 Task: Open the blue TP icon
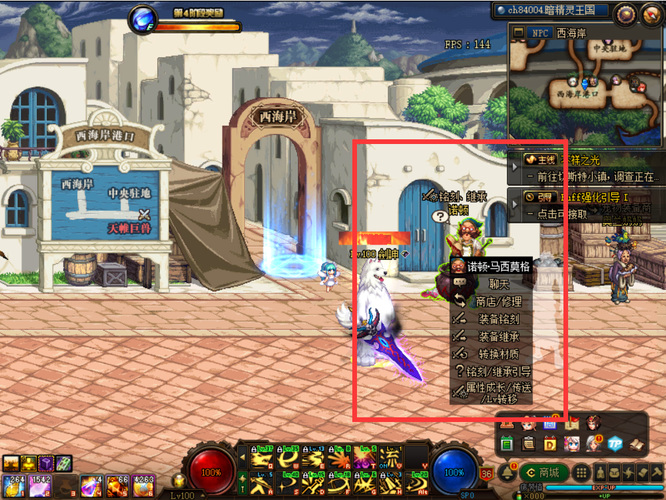(x=615, y=443)
